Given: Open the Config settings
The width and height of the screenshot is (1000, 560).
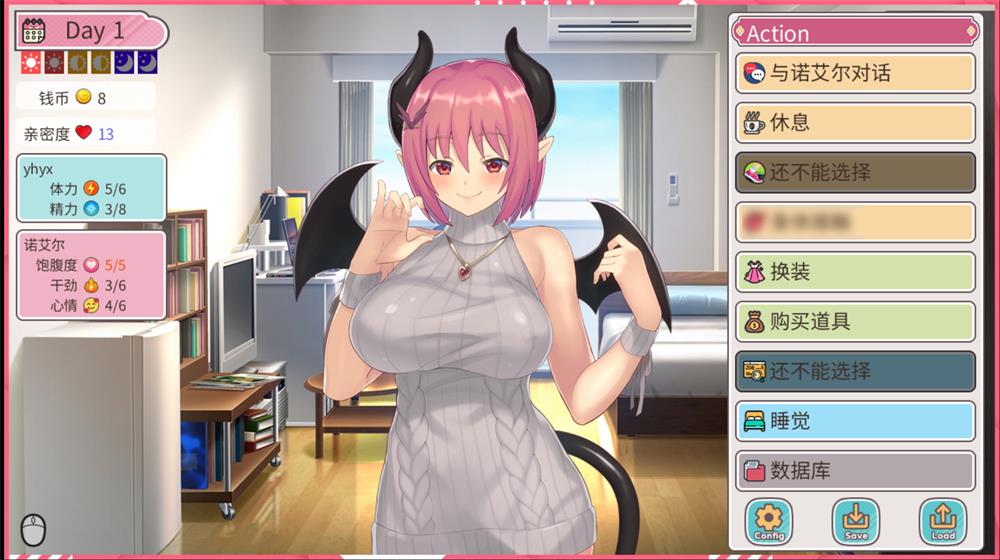Looking at the screenshot, I should (x=768, y=520).
